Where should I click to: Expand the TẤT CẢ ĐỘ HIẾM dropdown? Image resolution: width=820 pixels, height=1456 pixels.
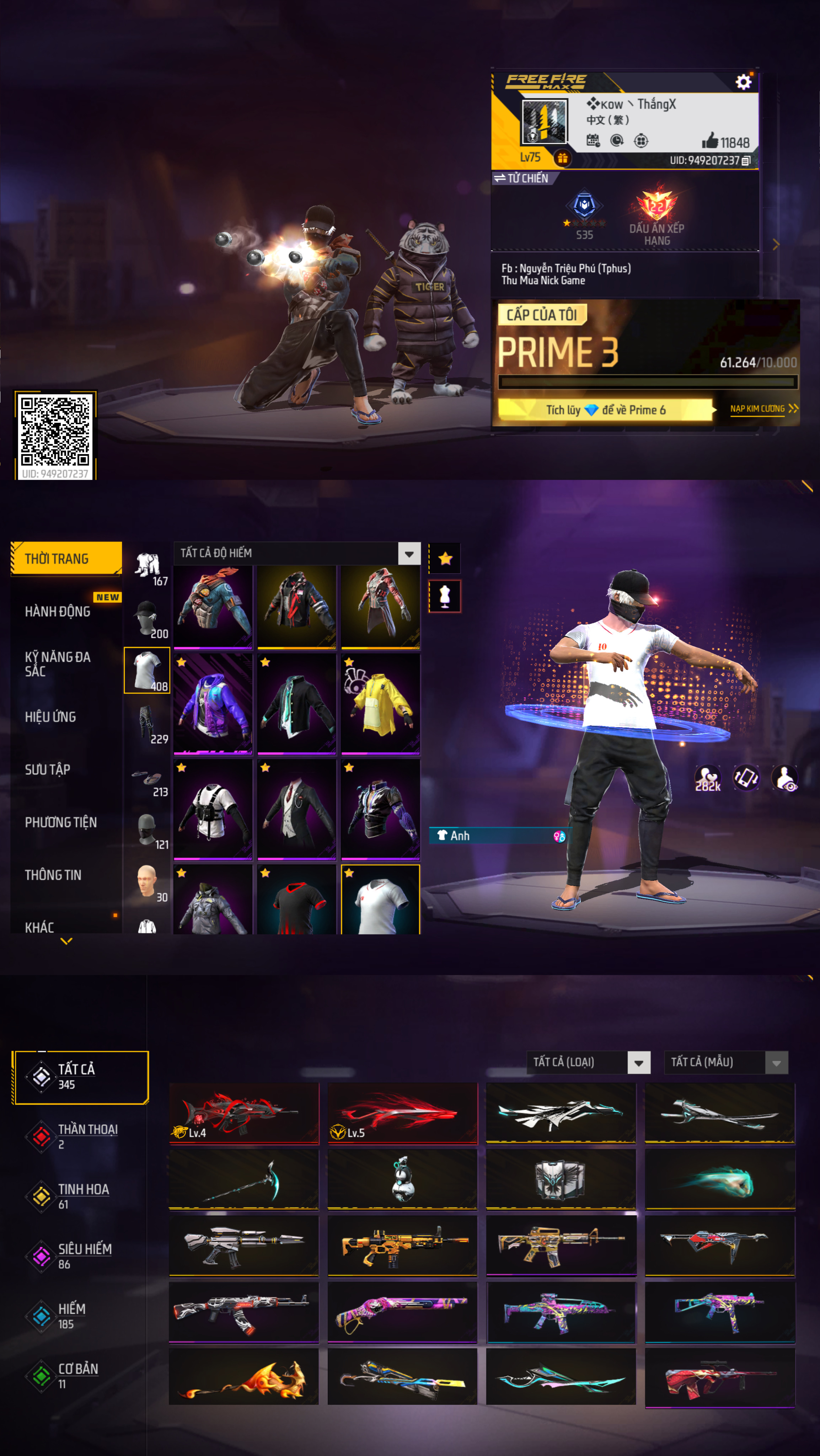pyautogui.click(x=409, y=554)
